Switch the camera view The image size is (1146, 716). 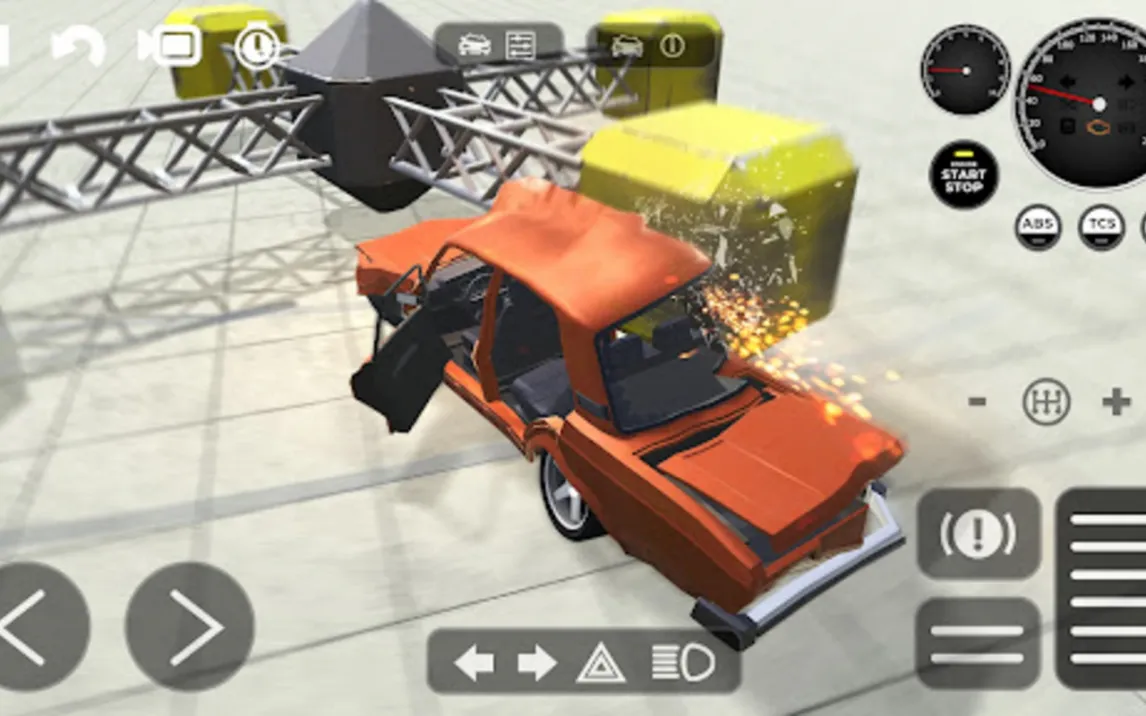170,46
